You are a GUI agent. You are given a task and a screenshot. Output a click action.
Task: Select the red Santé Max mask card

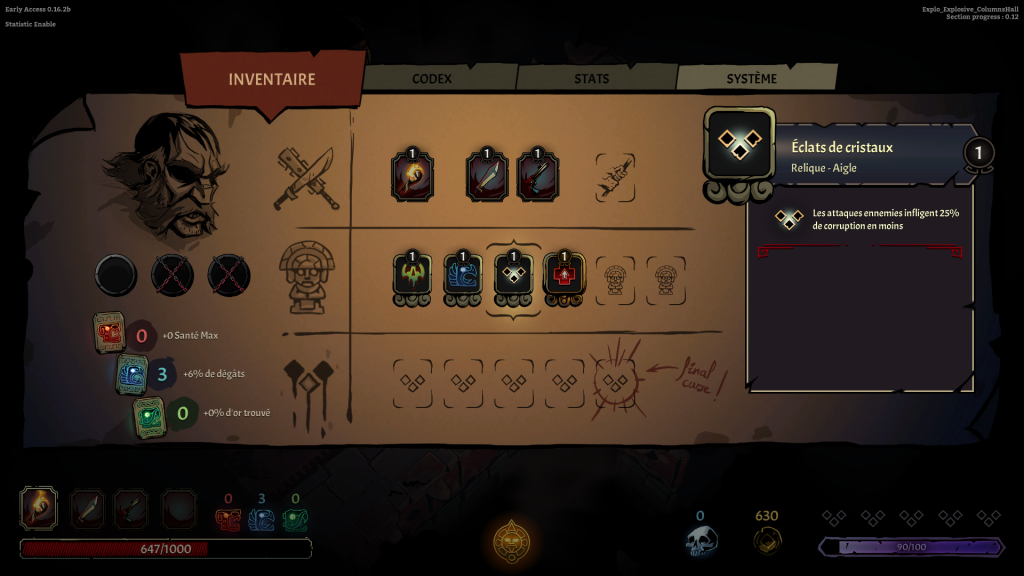(x=109, y=331)
